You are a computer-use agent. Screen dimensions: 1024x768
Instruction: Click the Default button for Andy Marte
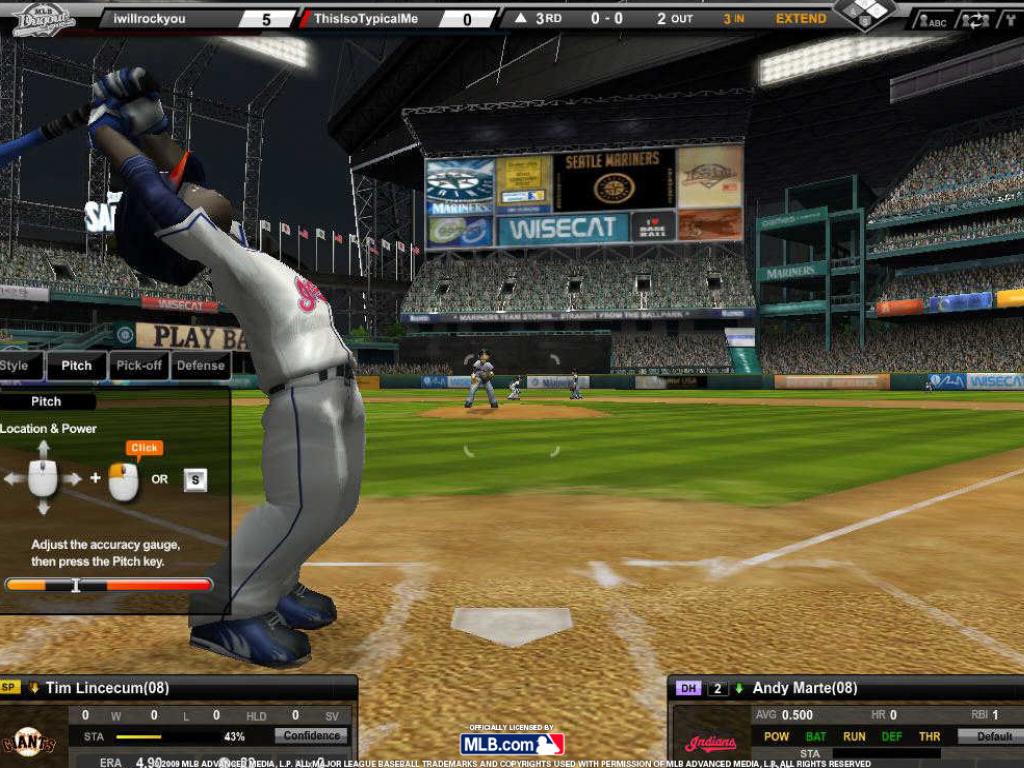point(993,737)
